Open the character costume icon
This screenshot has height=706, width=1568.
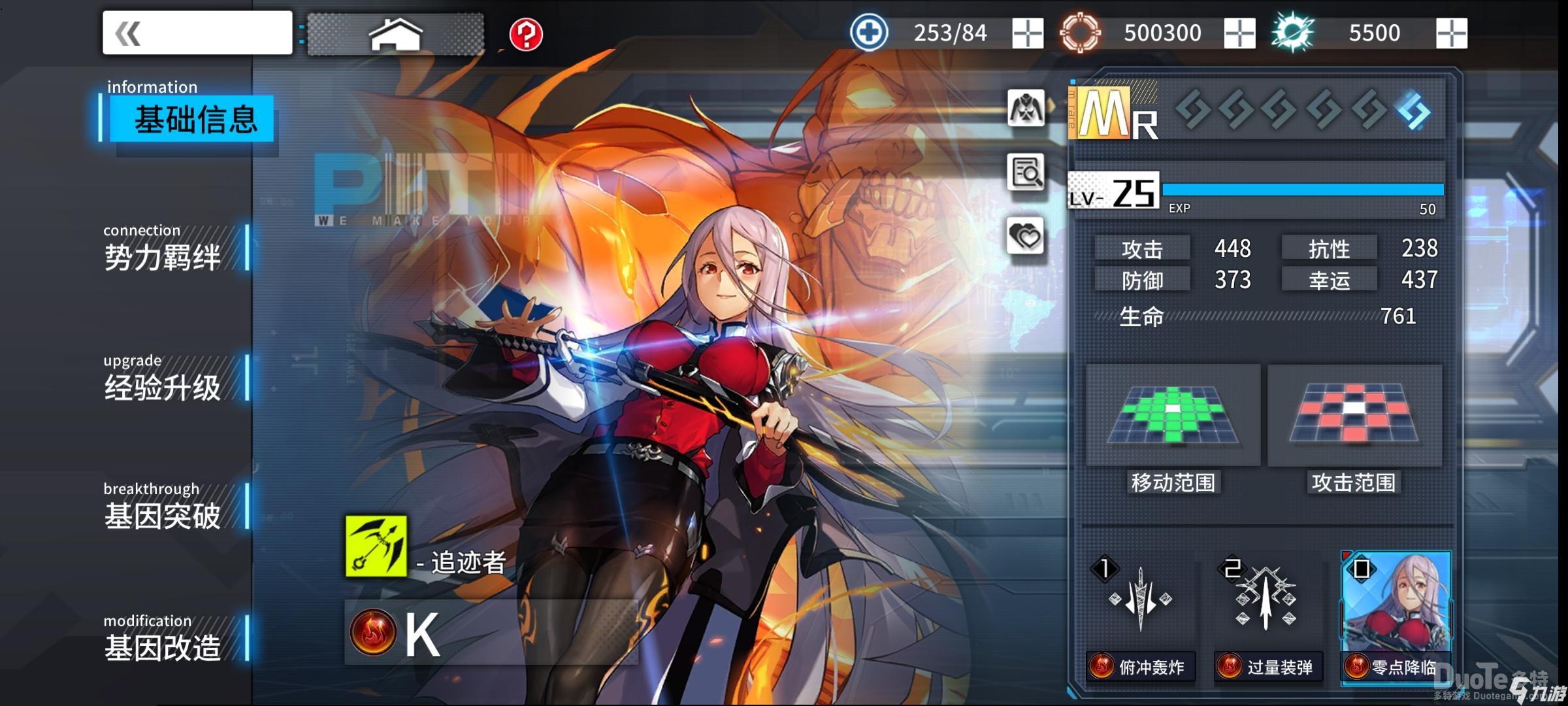1026,108
